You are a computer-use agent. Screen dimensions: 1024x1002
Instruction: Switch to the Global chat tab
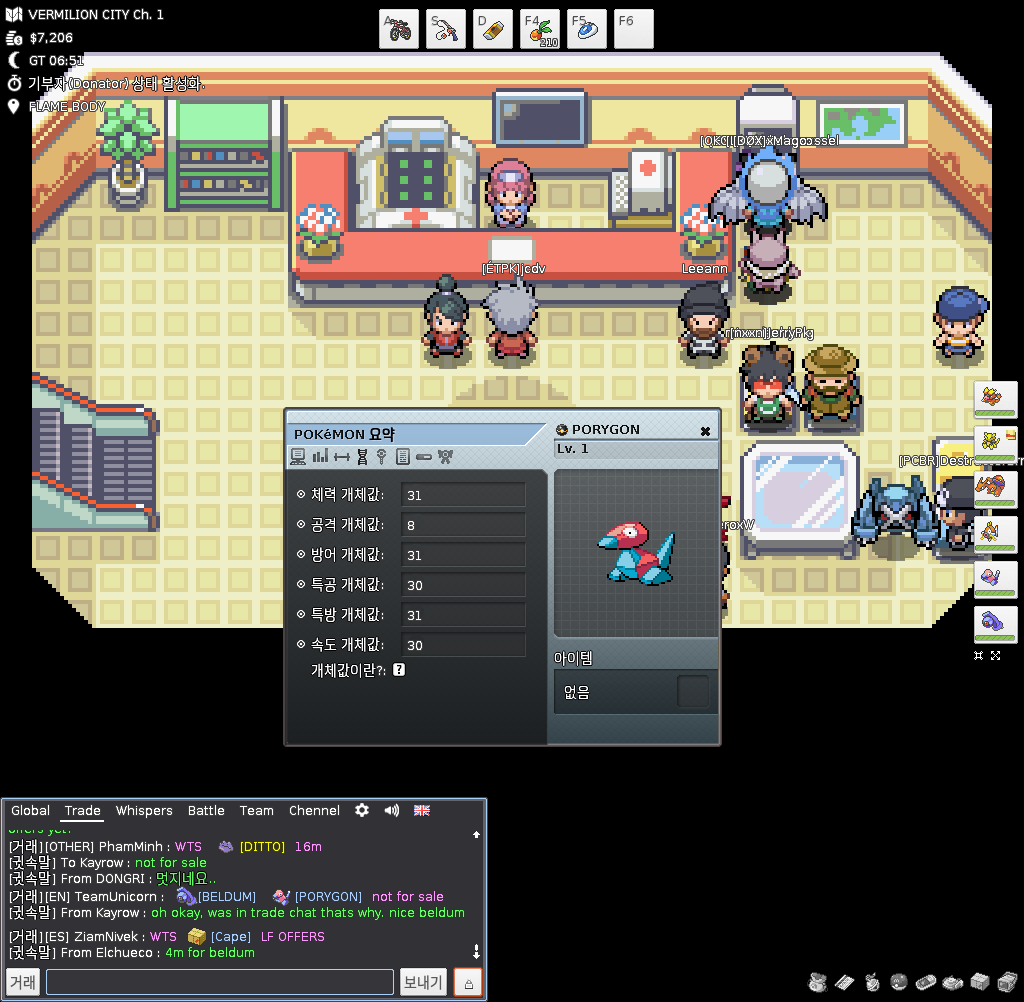point(30,811)
